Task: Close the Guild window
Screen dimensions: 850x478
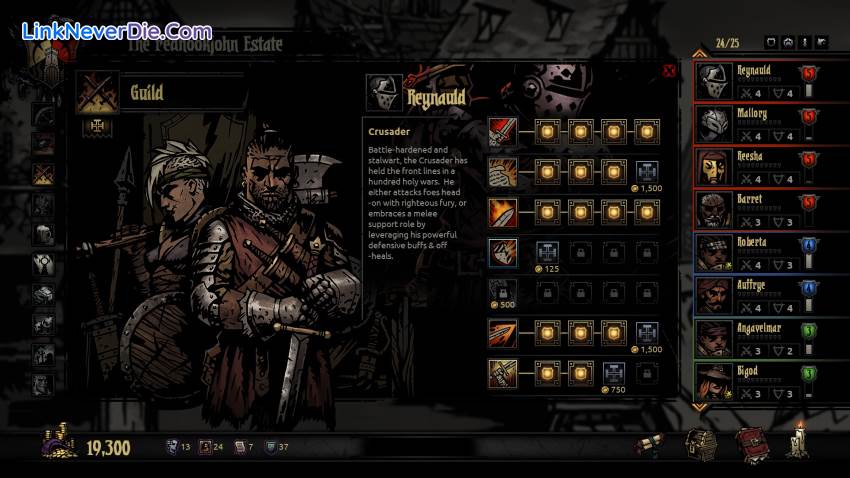Action: pyautogui.click(x=669, y=71)
